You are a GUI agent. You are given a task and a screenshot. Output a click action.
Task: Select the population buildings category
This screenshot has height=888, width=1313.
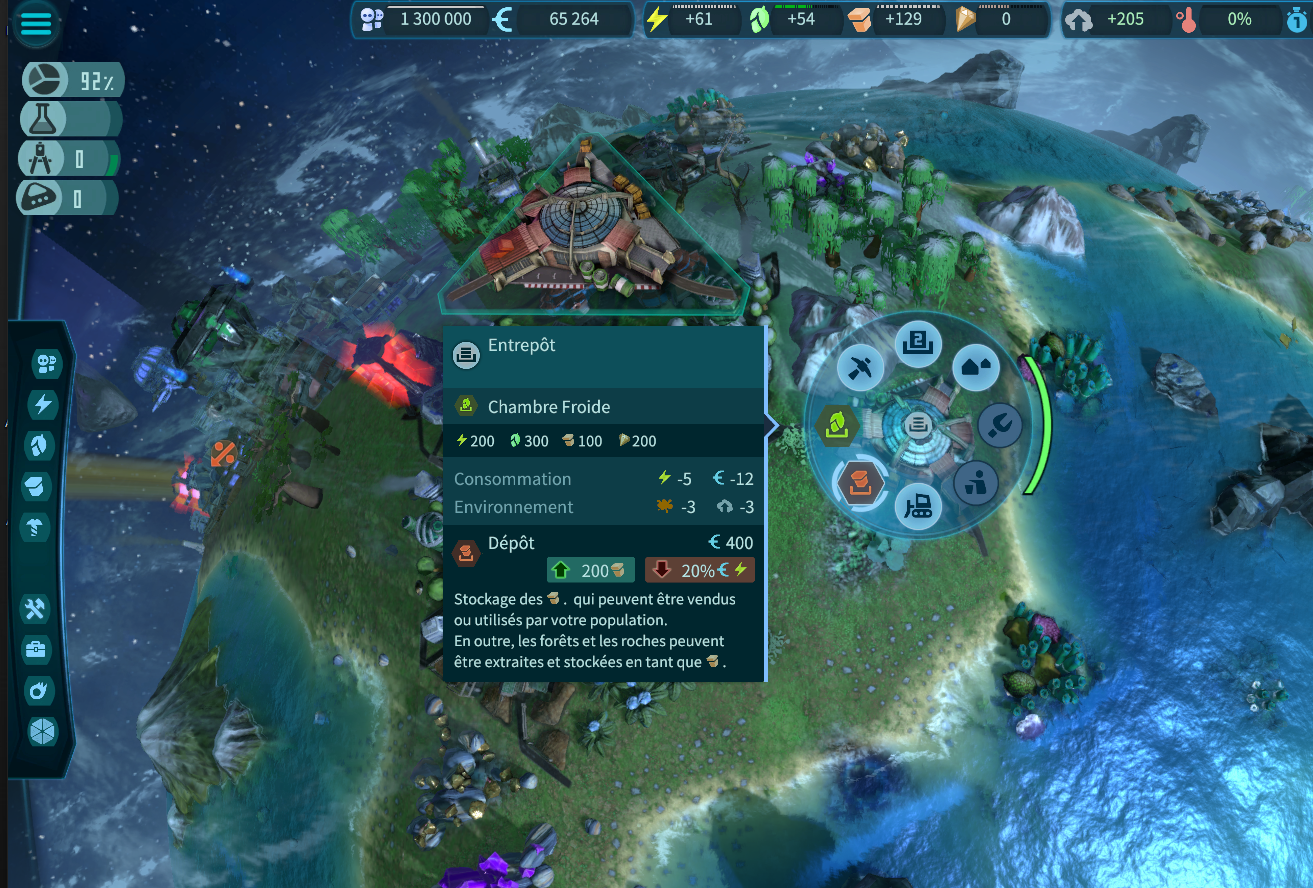(44, 364)
